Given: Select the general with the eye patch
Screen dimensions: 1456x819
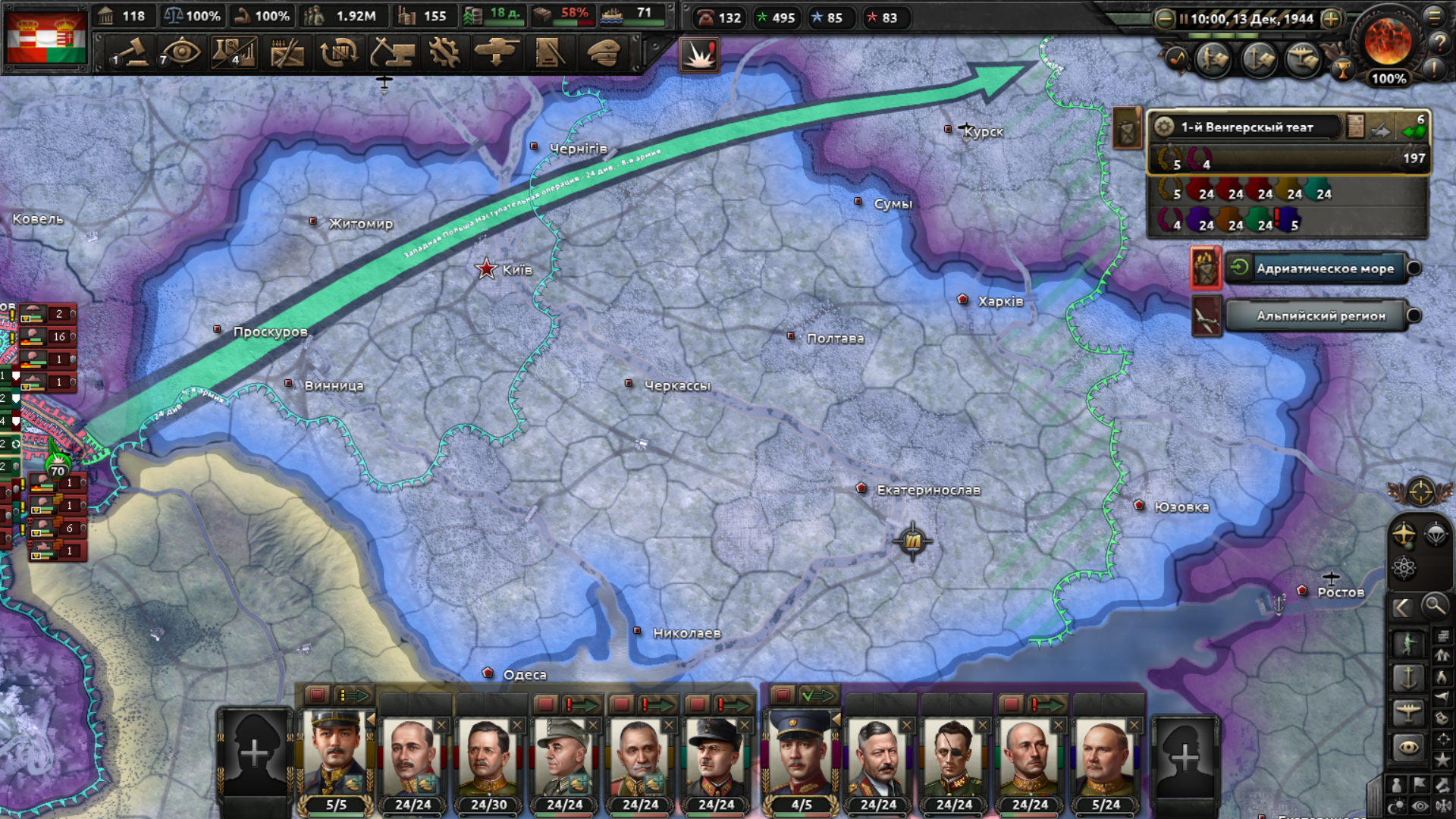Looking at the screenshot, I should [x=953, y=758].
